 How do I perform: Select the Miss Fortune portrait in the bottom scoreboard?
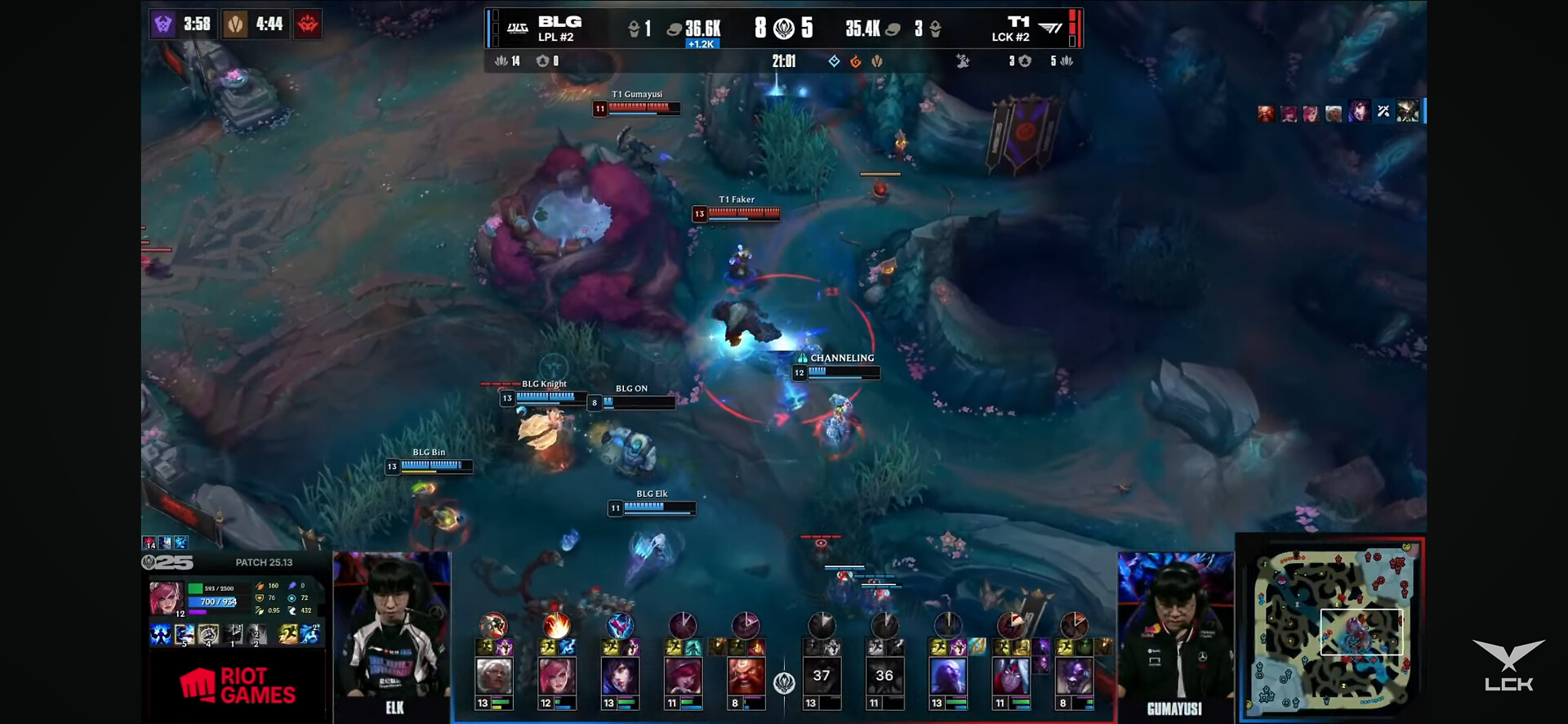683,677
